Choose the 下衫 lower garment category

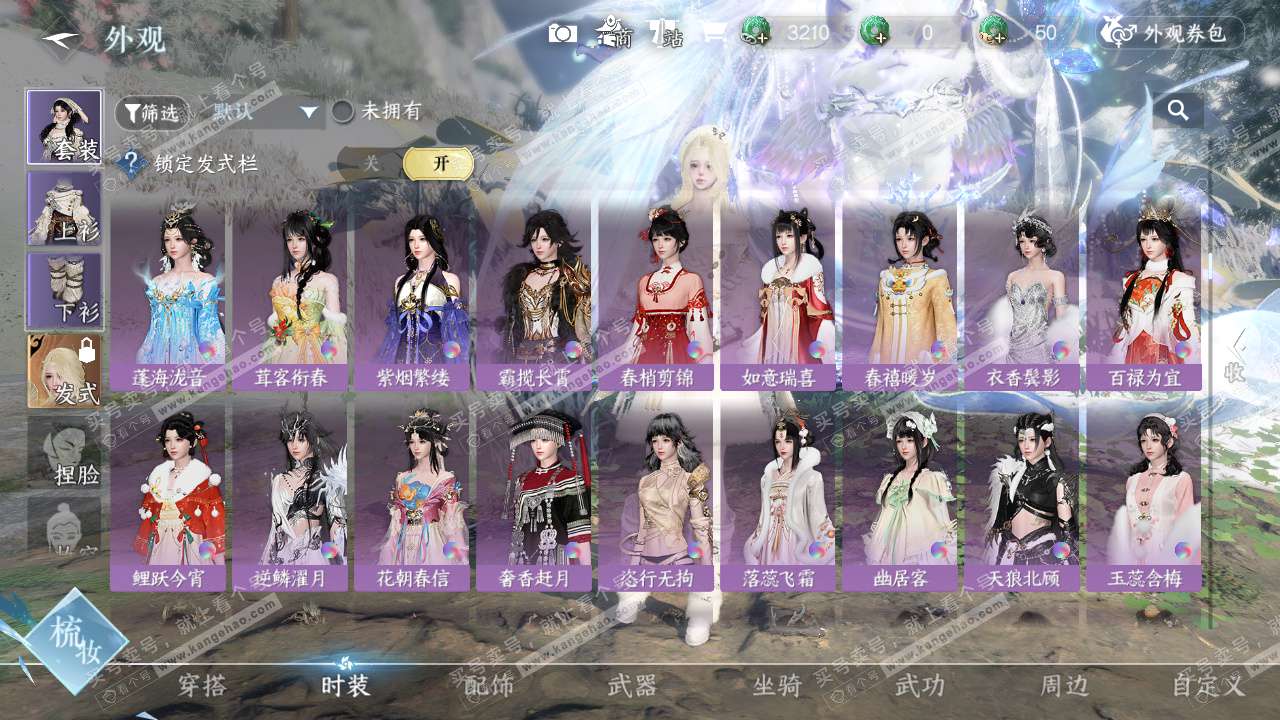click(x=64, y=290)
